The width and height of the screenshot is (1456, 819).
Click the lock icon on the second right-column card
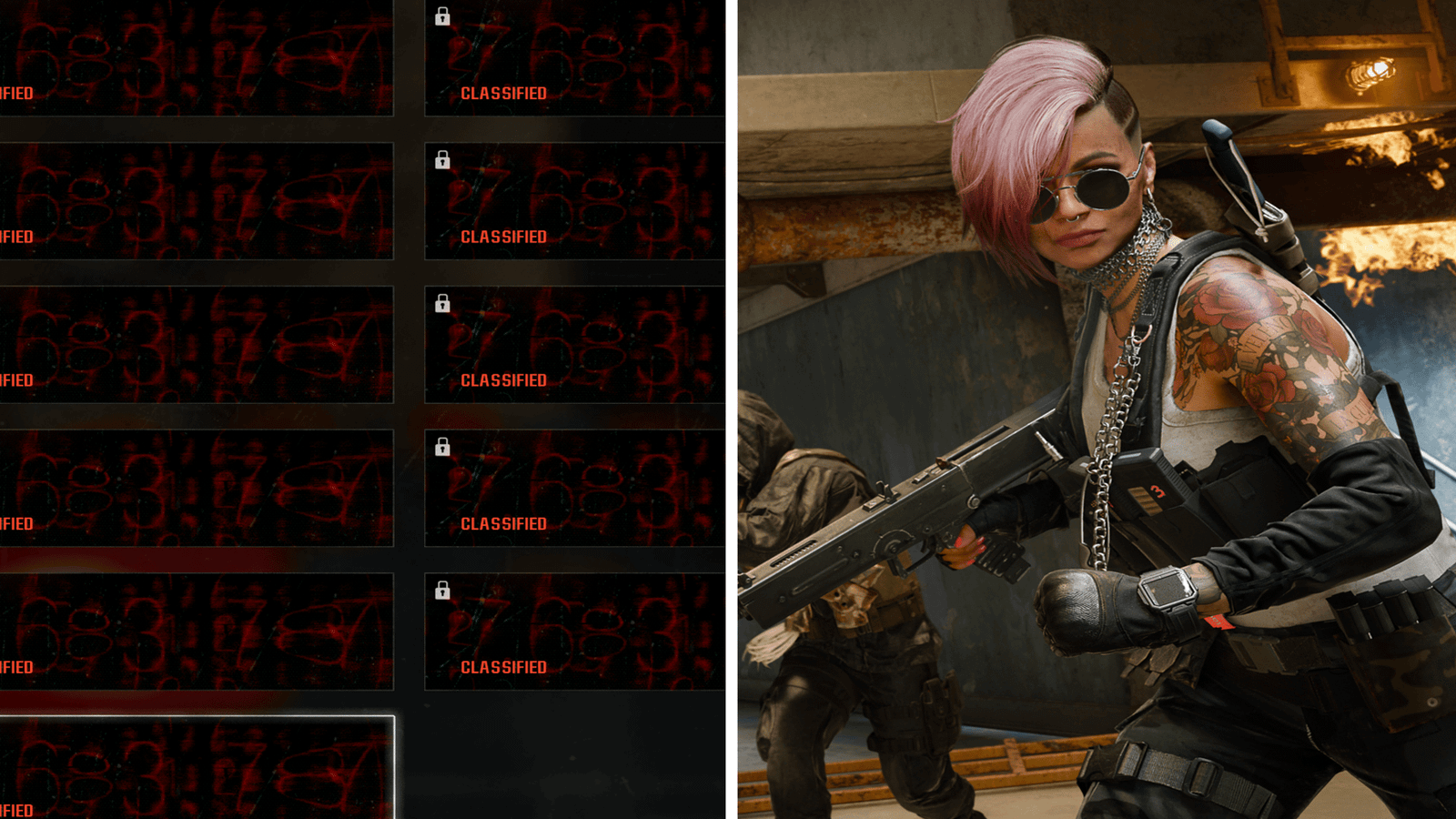443,162
